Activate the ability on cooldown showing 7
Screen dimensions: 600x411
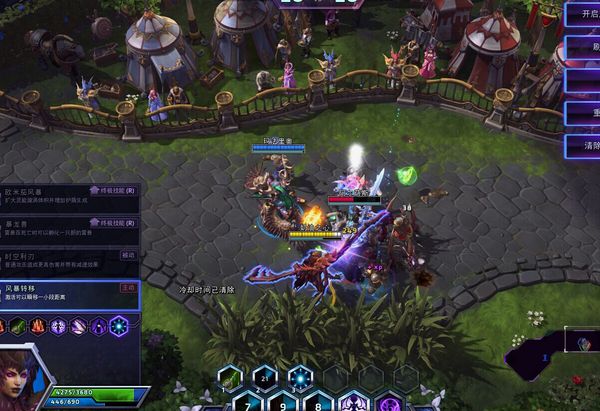247,402
